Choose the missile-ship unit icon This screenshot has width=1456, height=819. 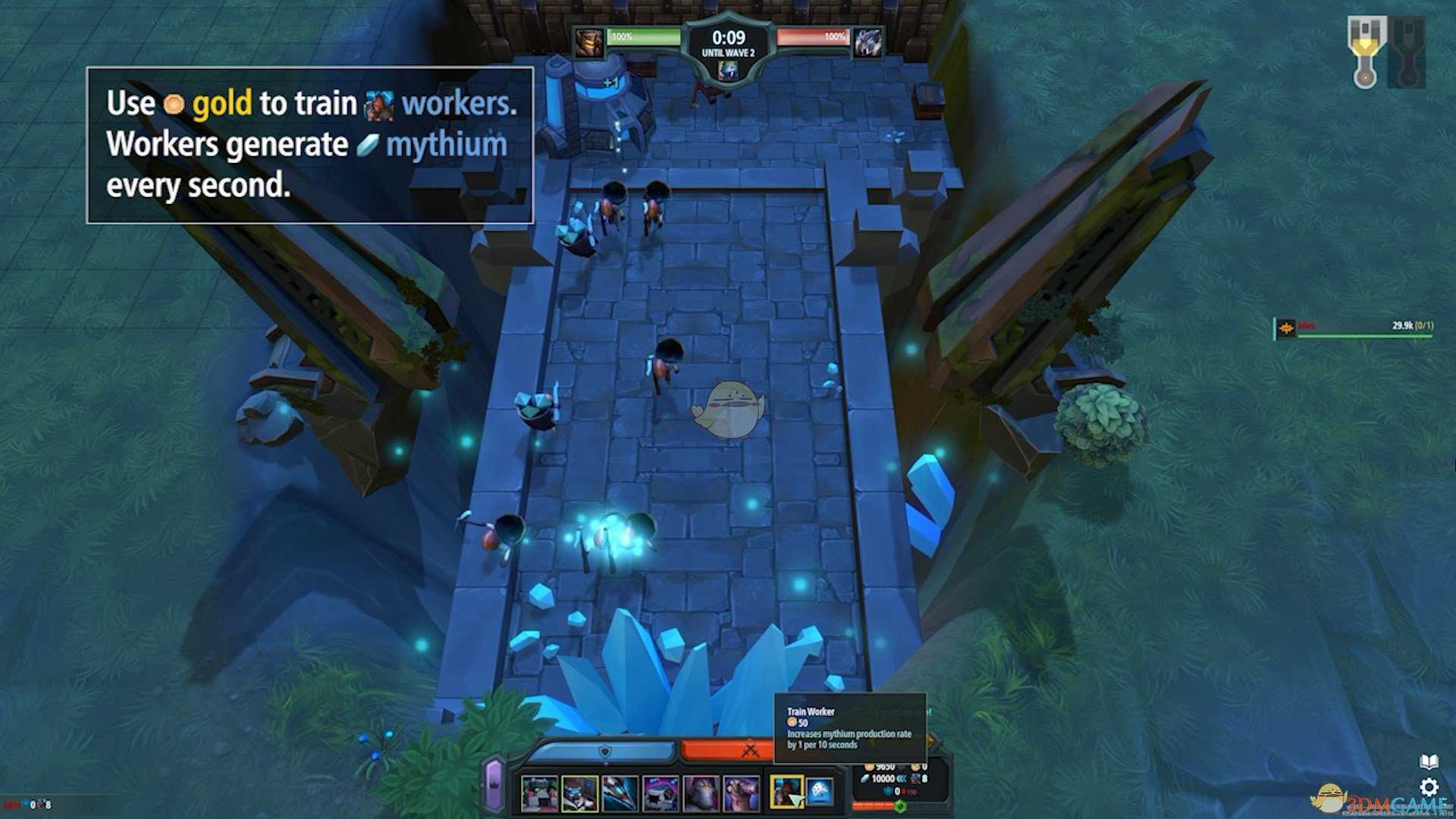[620, 793]
